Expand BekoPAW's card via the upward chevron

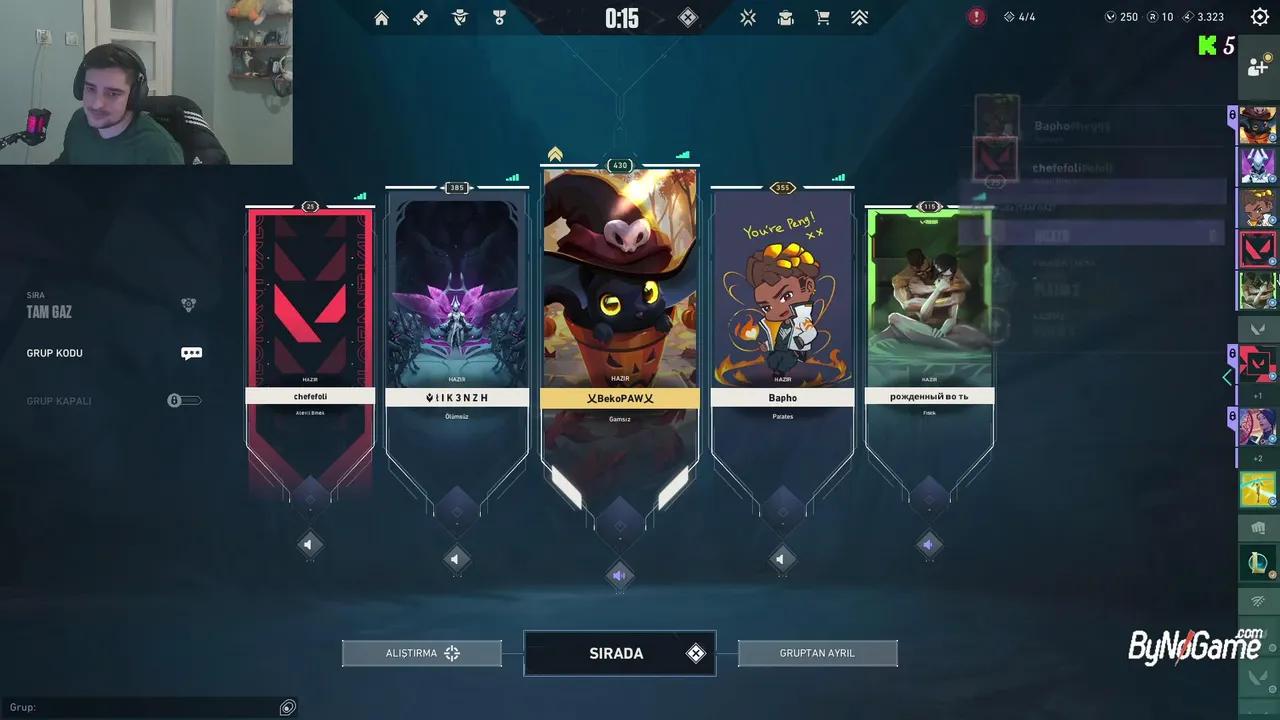click(x=554, y=152)
